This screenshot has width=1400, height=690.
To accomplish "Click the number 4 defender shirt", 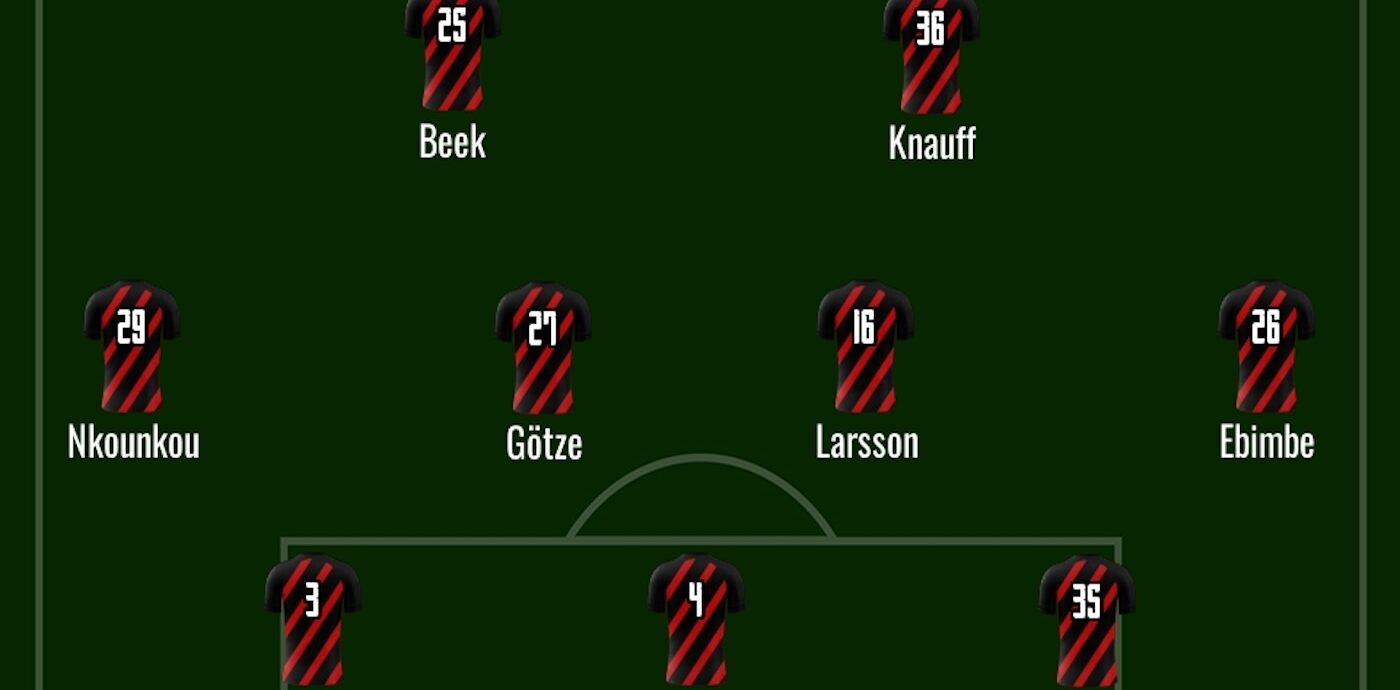I will tap(696, 618).
